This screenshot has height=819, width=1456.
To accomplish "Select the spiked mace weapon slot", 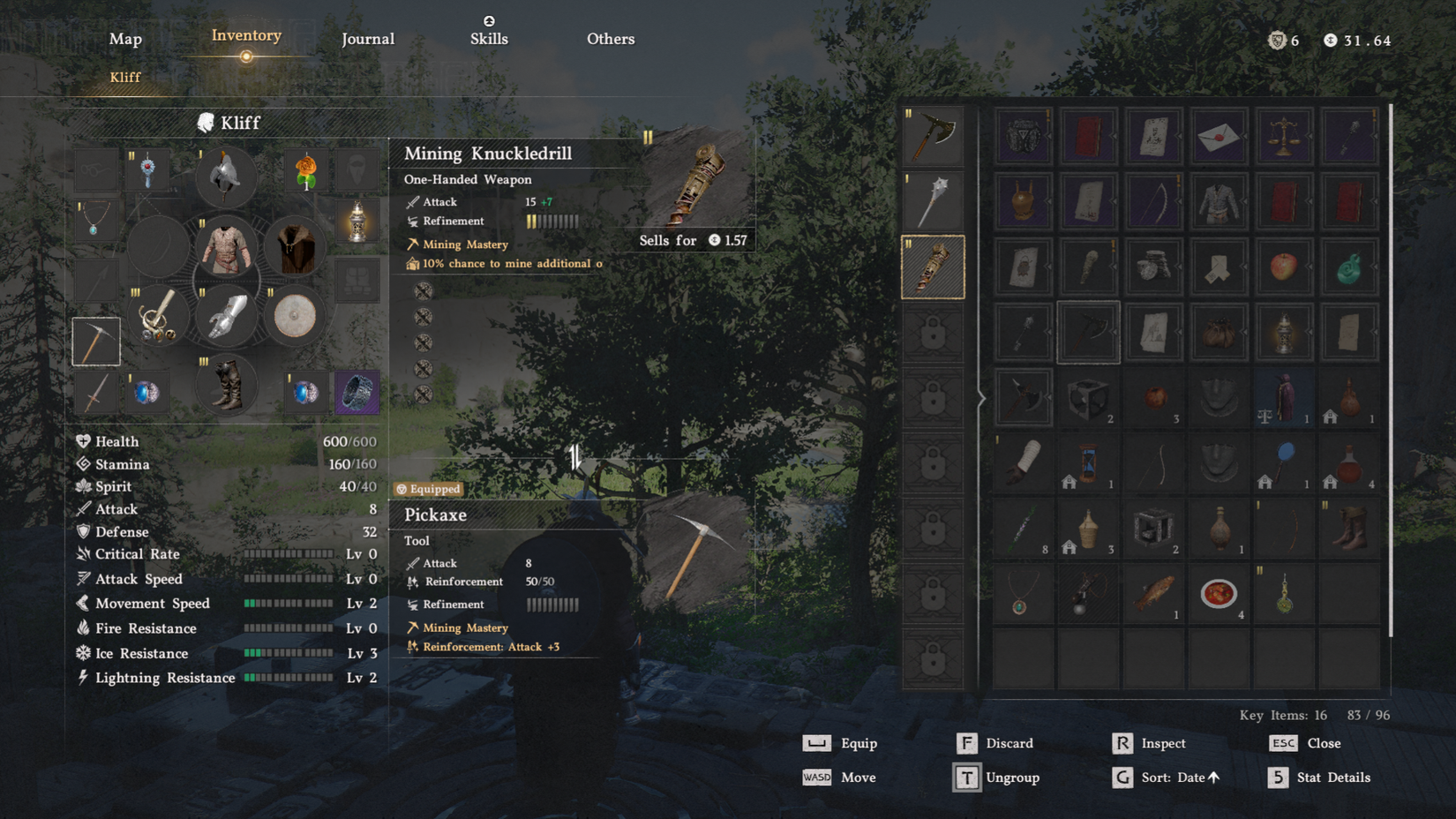I will pos(933,199).
